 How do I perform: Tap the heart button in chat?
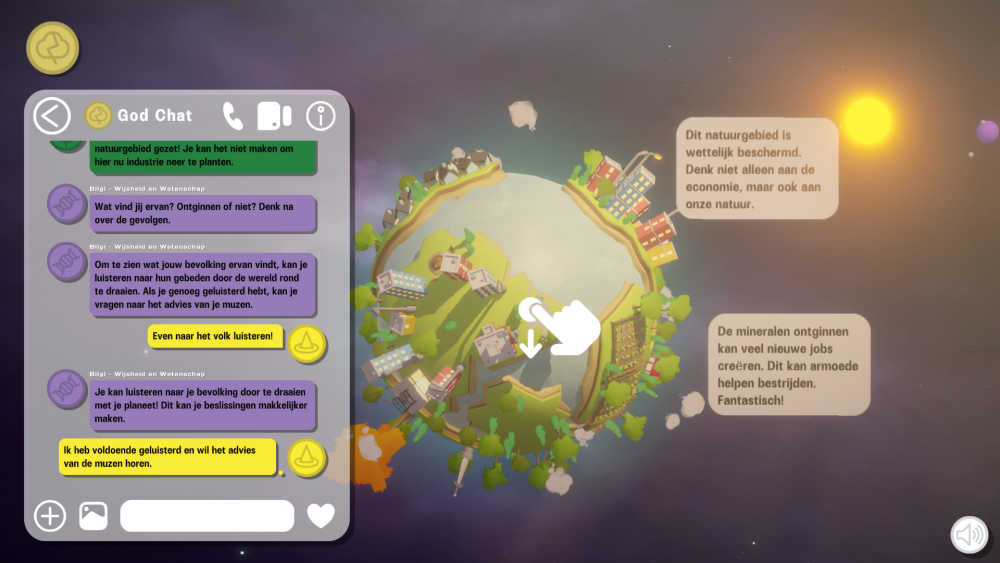click(320, 516)
